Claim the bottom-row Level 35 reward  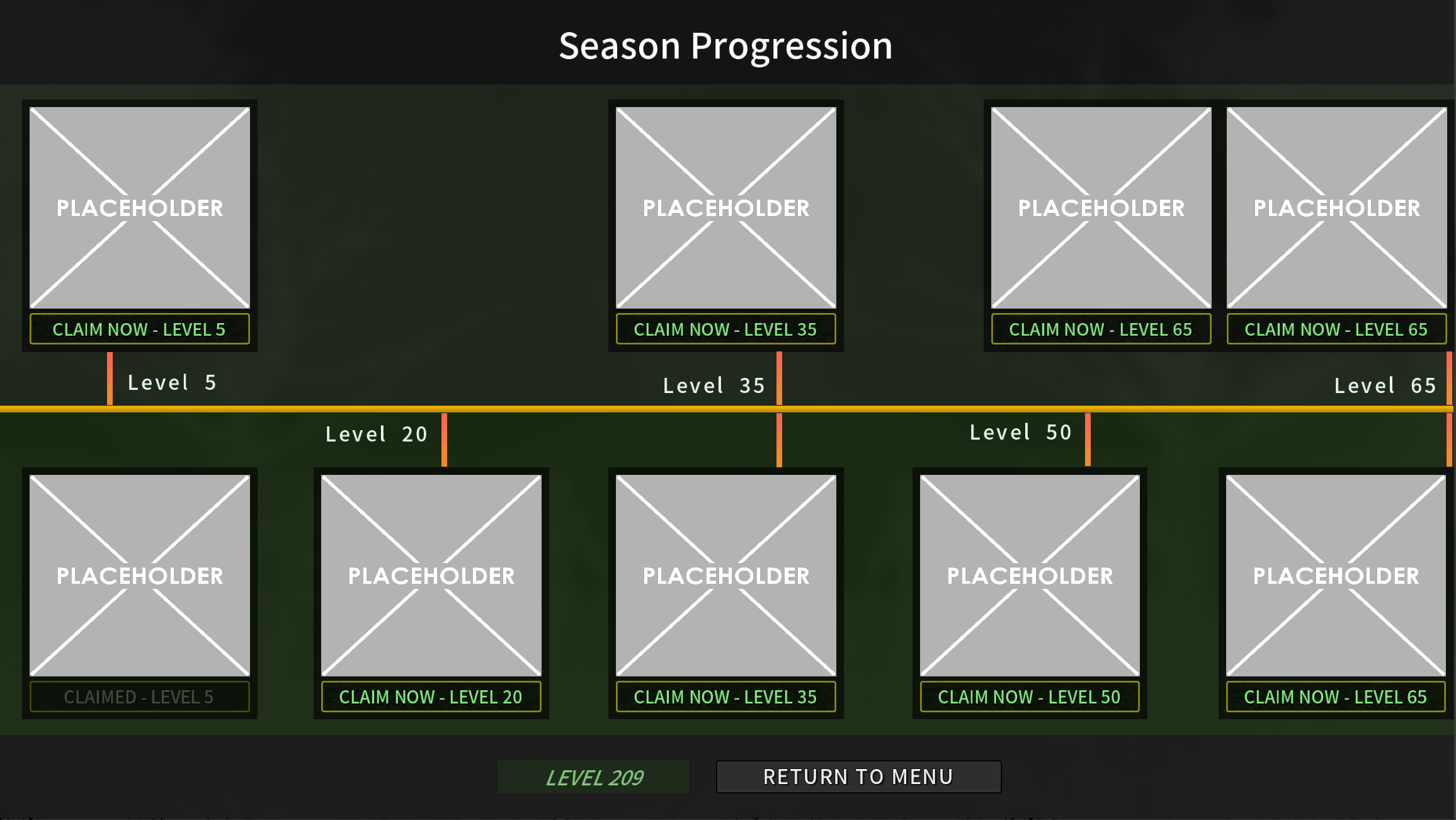point(725,697)
